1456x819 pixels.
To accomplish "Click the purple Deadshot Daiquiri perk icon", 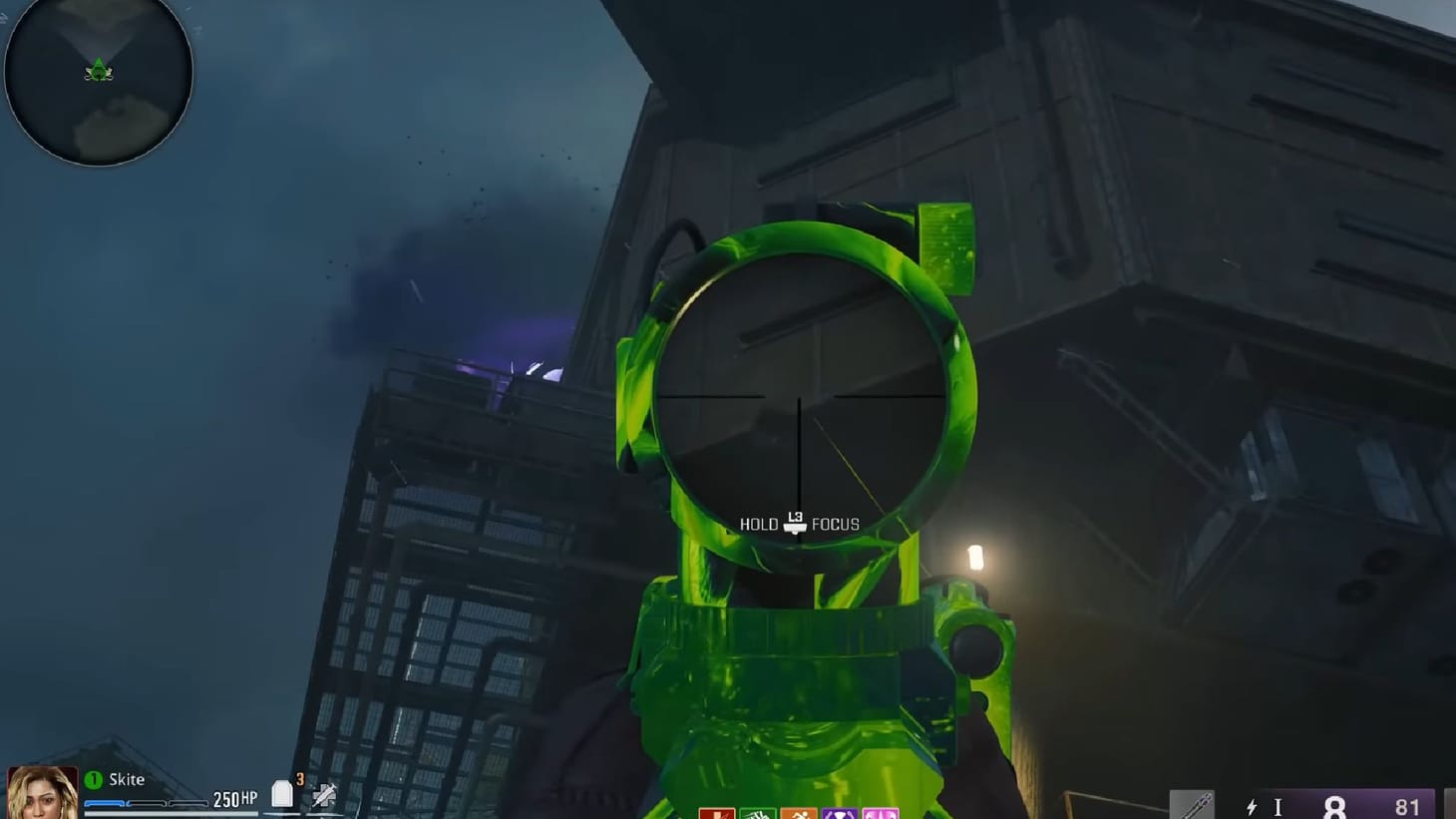I will (x=840, y=813).
